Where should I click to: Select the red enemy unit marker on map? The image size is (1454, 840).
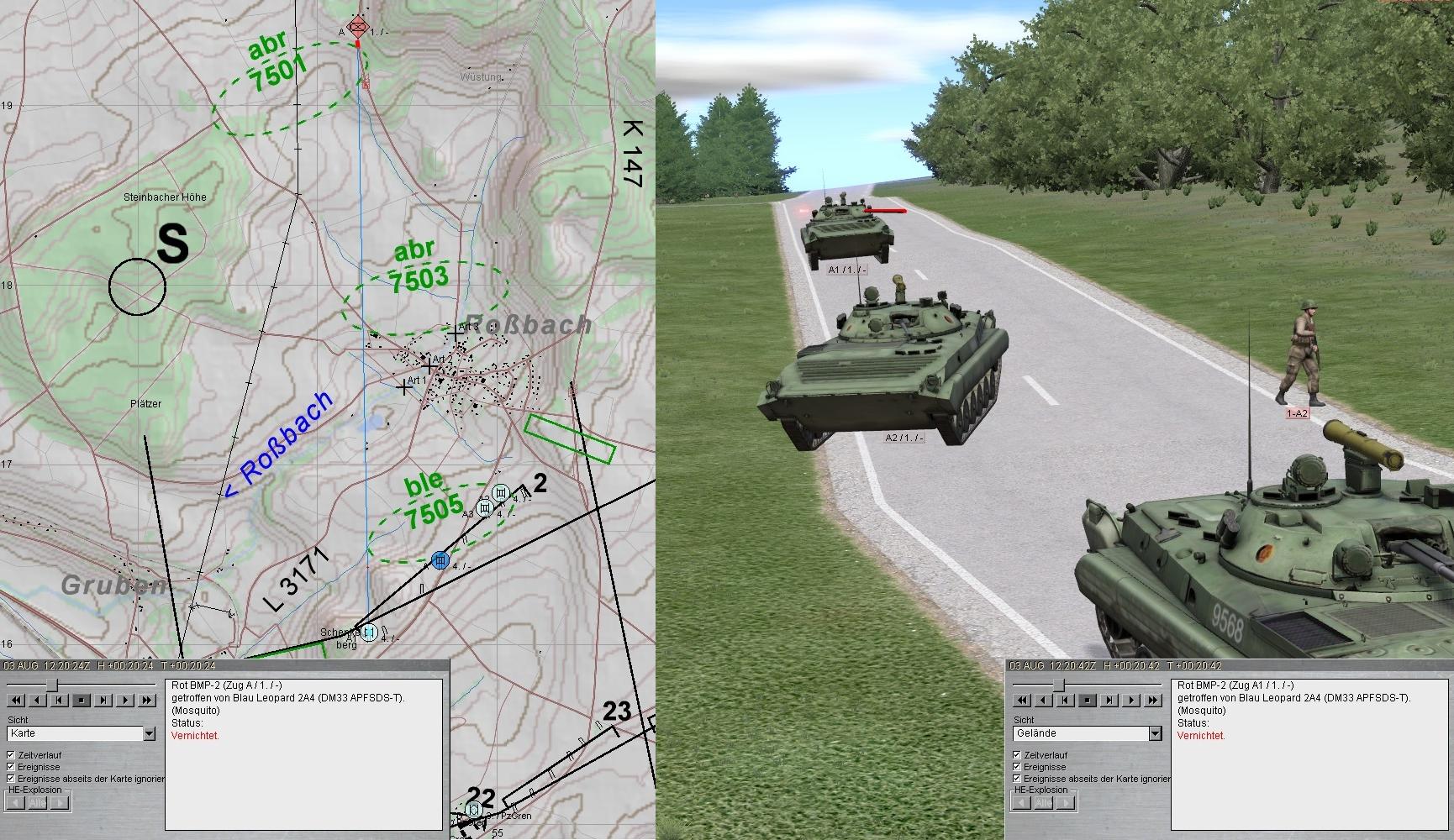pyautogui.click(x=359, y=24)
